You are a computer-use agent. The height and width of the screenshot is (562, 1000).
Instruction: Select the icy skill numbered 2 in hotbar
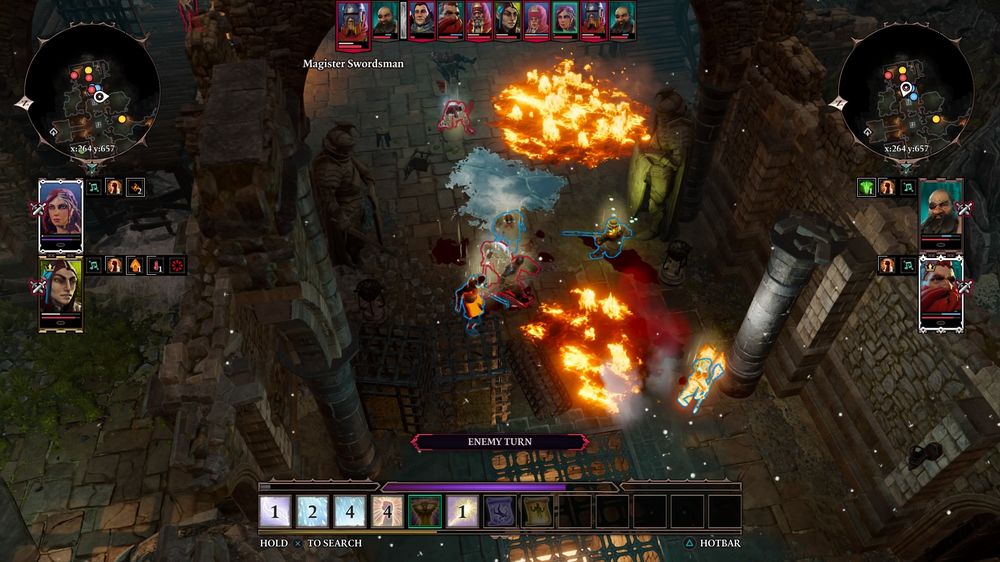tap(313, 512)
